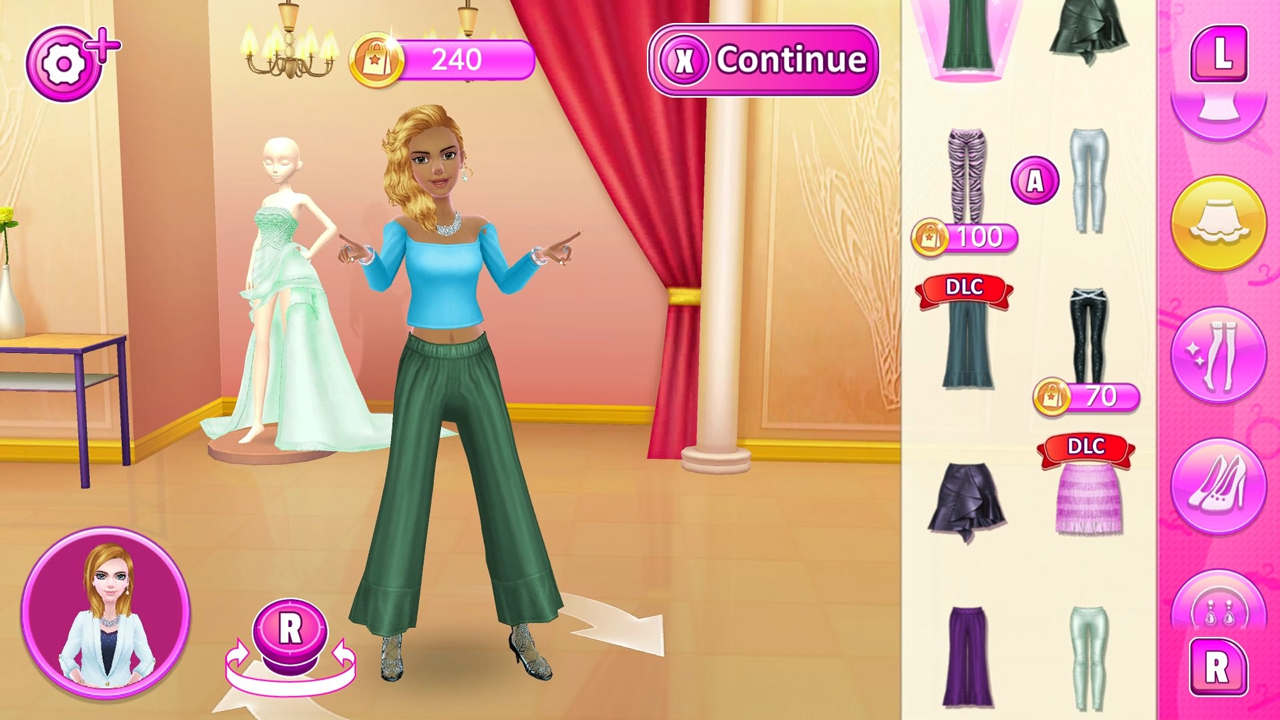Select the skirt category on the right sidebar
The image size is (1280, 720).
click(x=1220, y=222)
